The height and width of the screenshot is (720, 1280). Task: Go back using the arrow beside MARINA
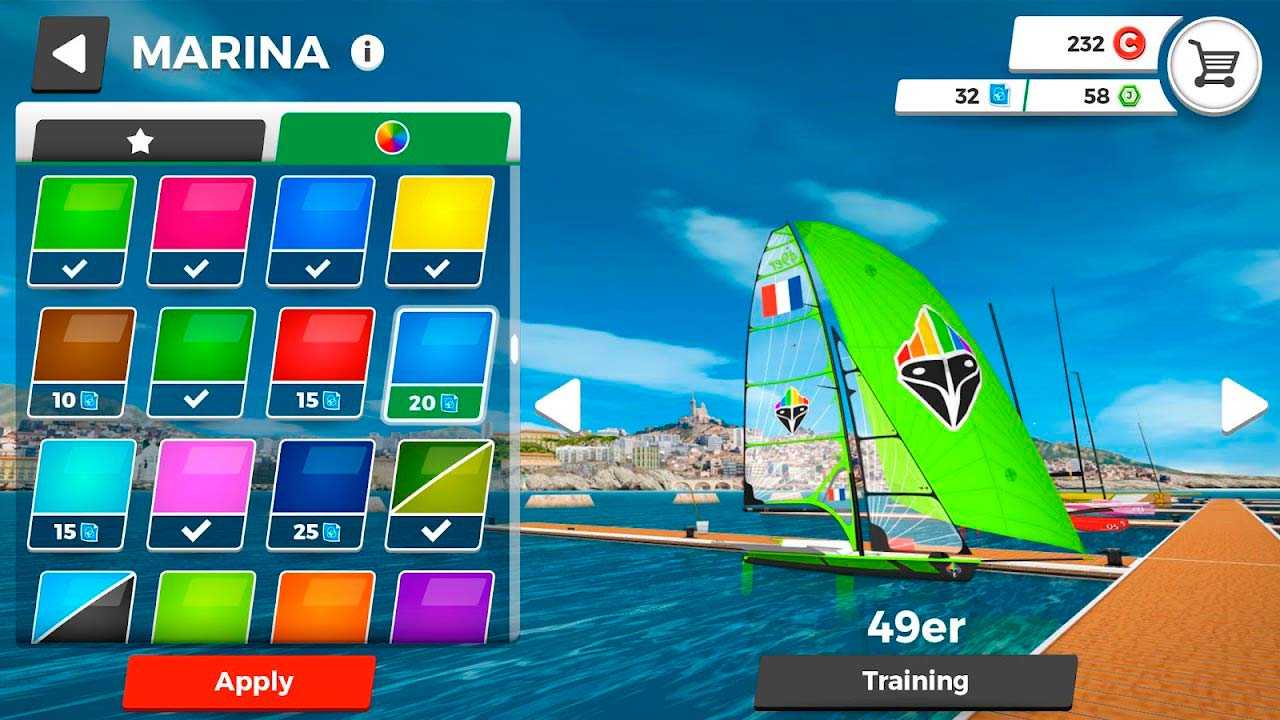click(x=70, y=54)
